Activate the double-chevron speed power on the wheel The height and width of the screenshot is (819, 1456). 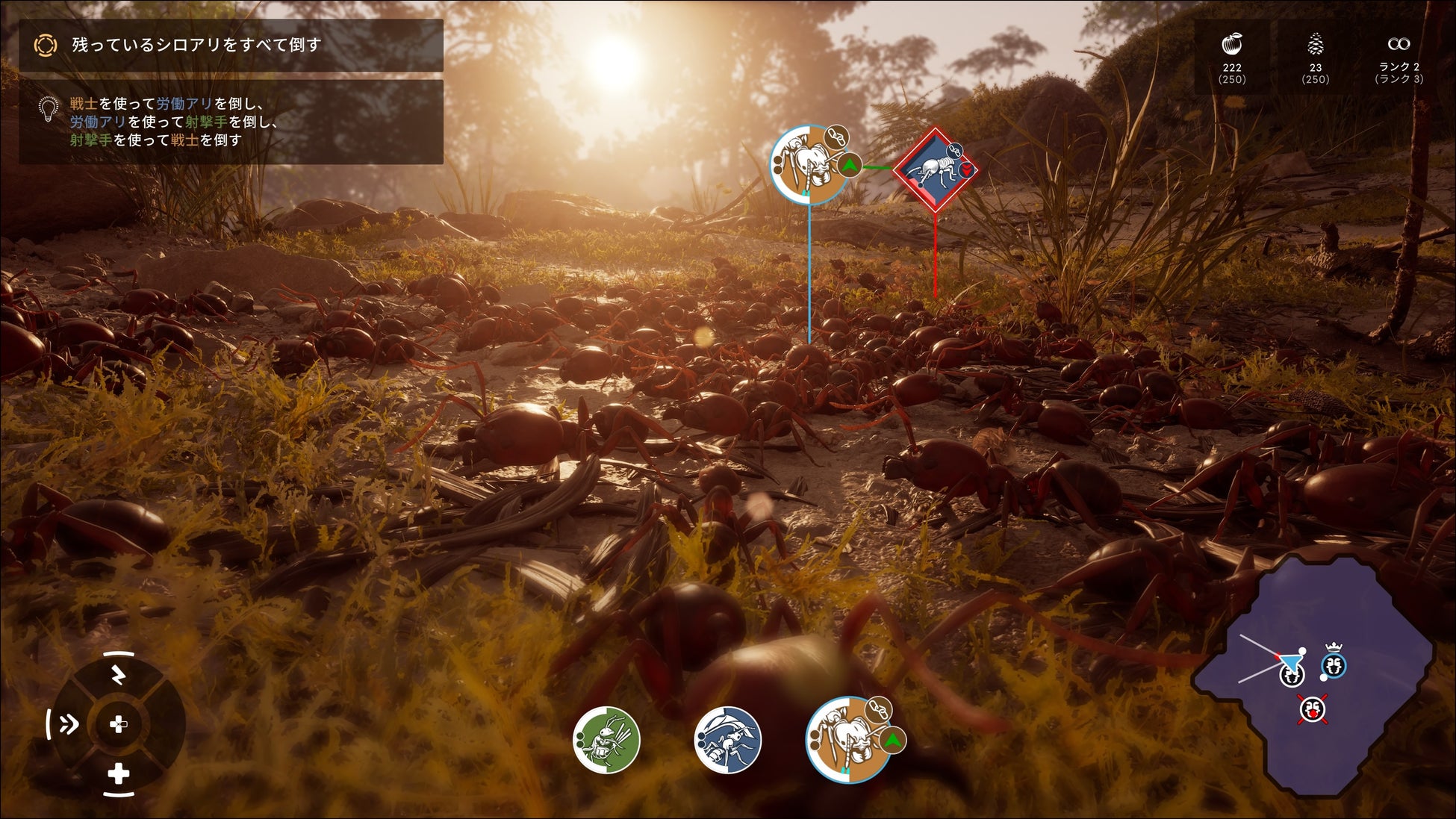68,723
